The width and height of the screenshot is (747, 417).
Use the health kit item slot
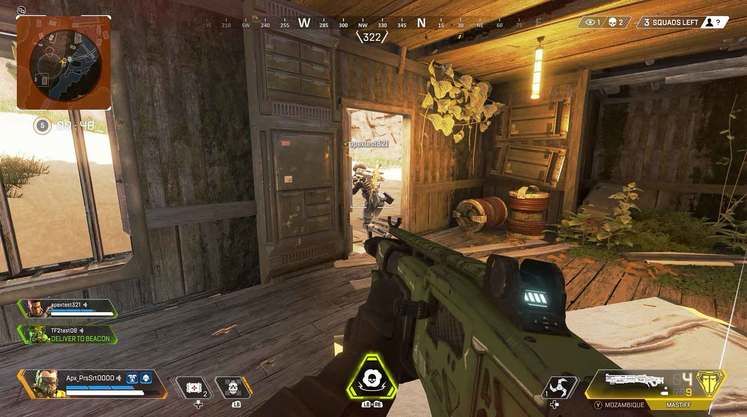pyautogui.click(x=191, y=386)
